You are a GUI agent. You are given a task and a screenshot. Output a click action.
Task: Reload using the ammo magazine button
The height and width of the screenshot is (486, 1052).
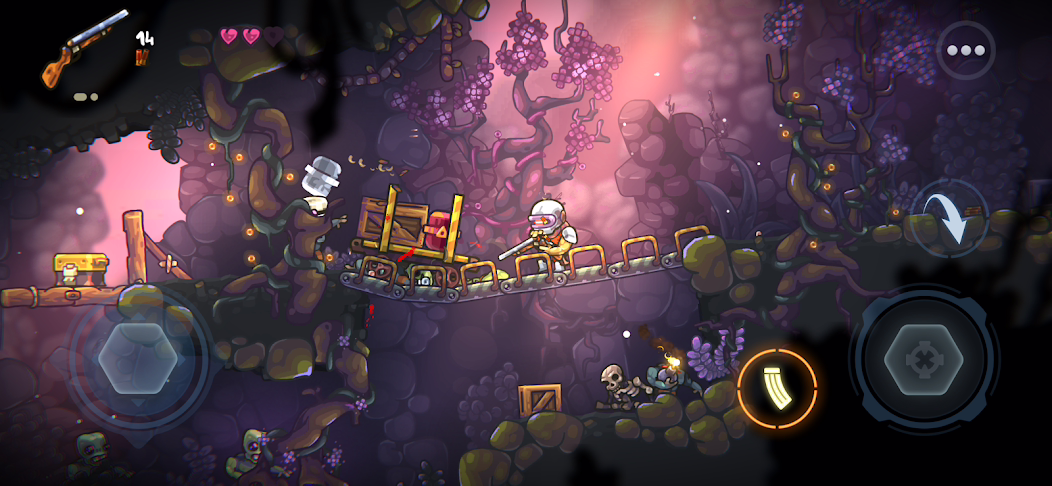coord(777,389)
